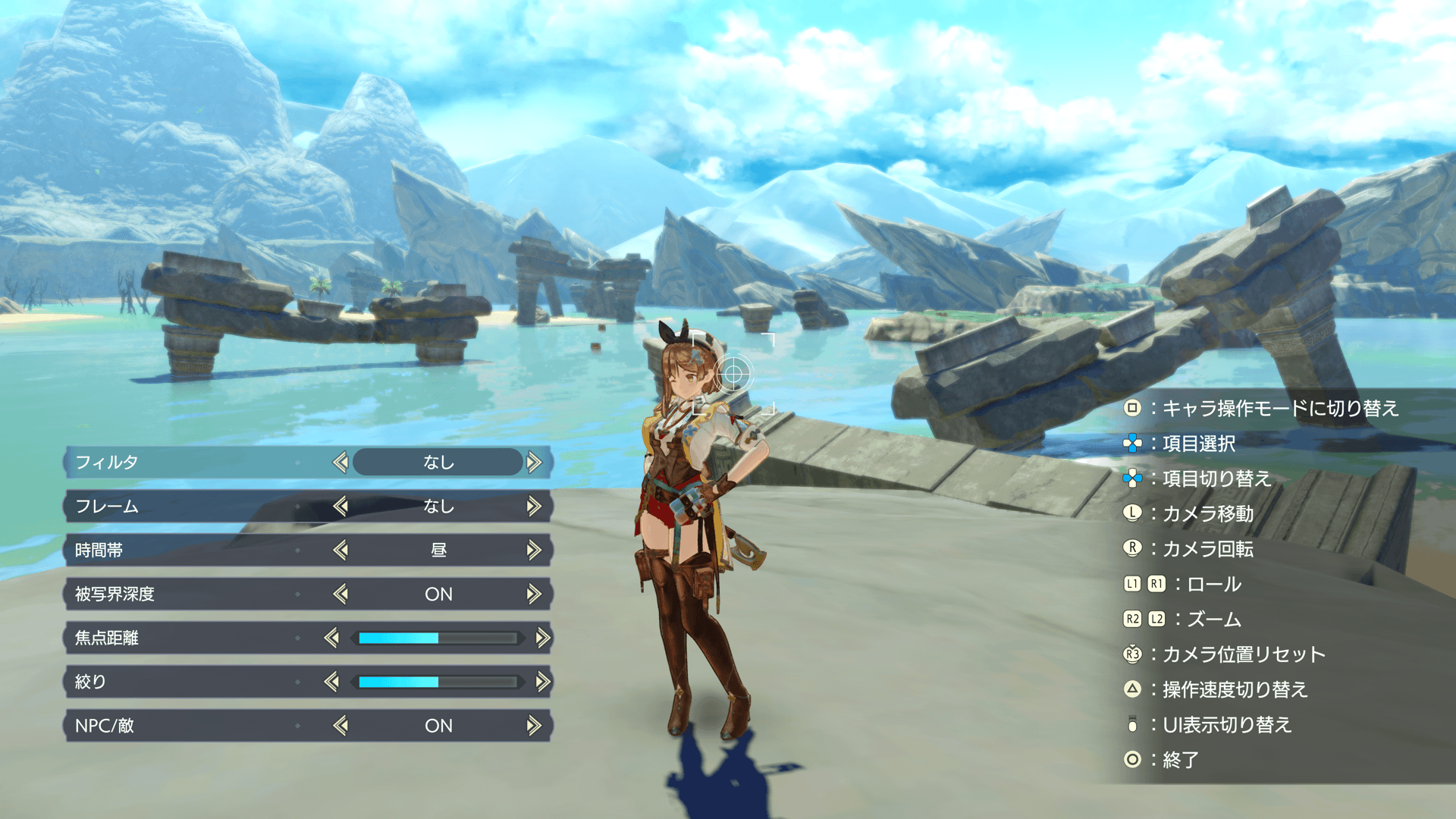1456x819 pixels.
Task: Change 時間帯 with the right arrow
Action: coord(535,550)
